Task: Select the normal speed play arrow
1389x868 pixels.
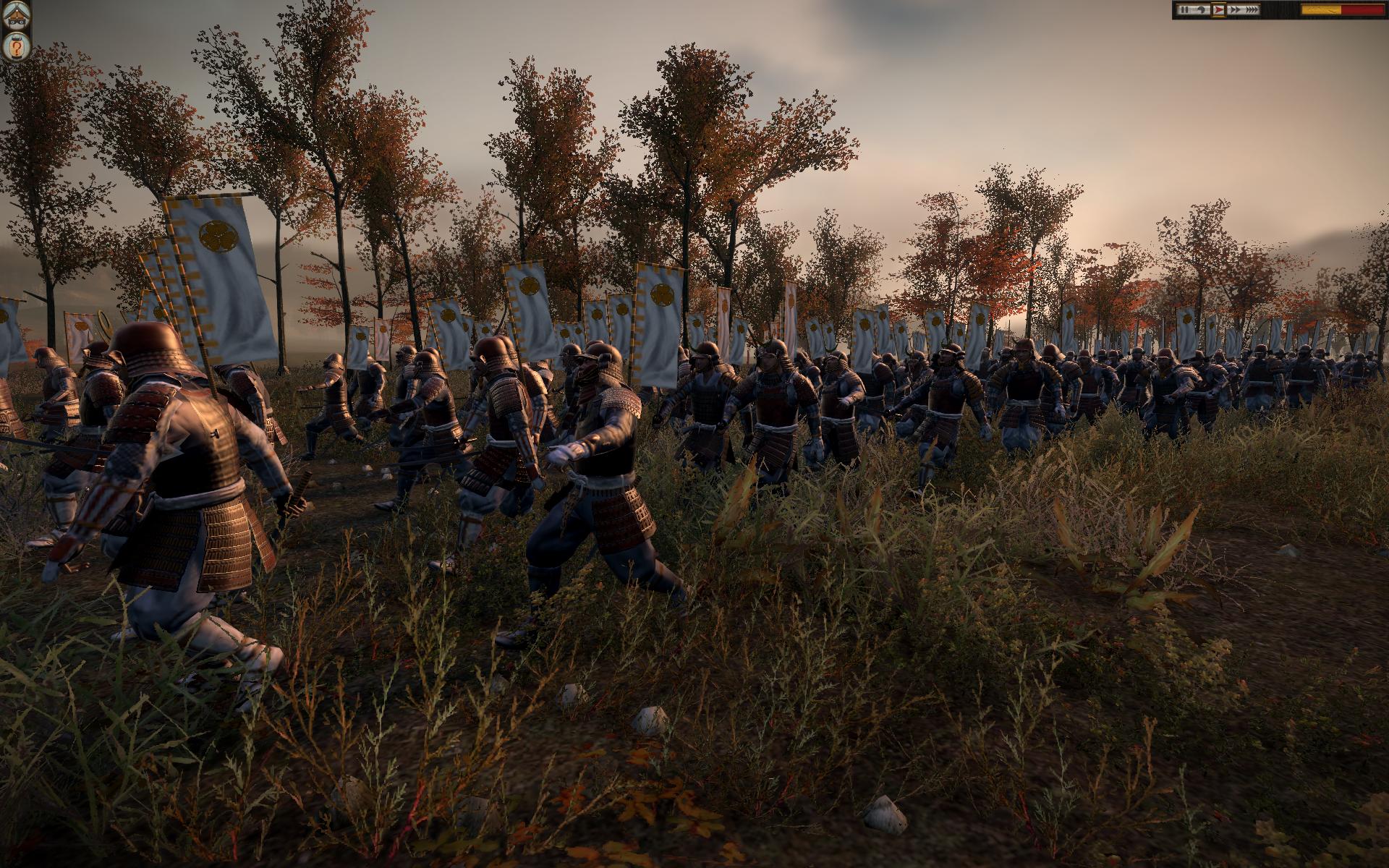Action: pos(1218,9)
